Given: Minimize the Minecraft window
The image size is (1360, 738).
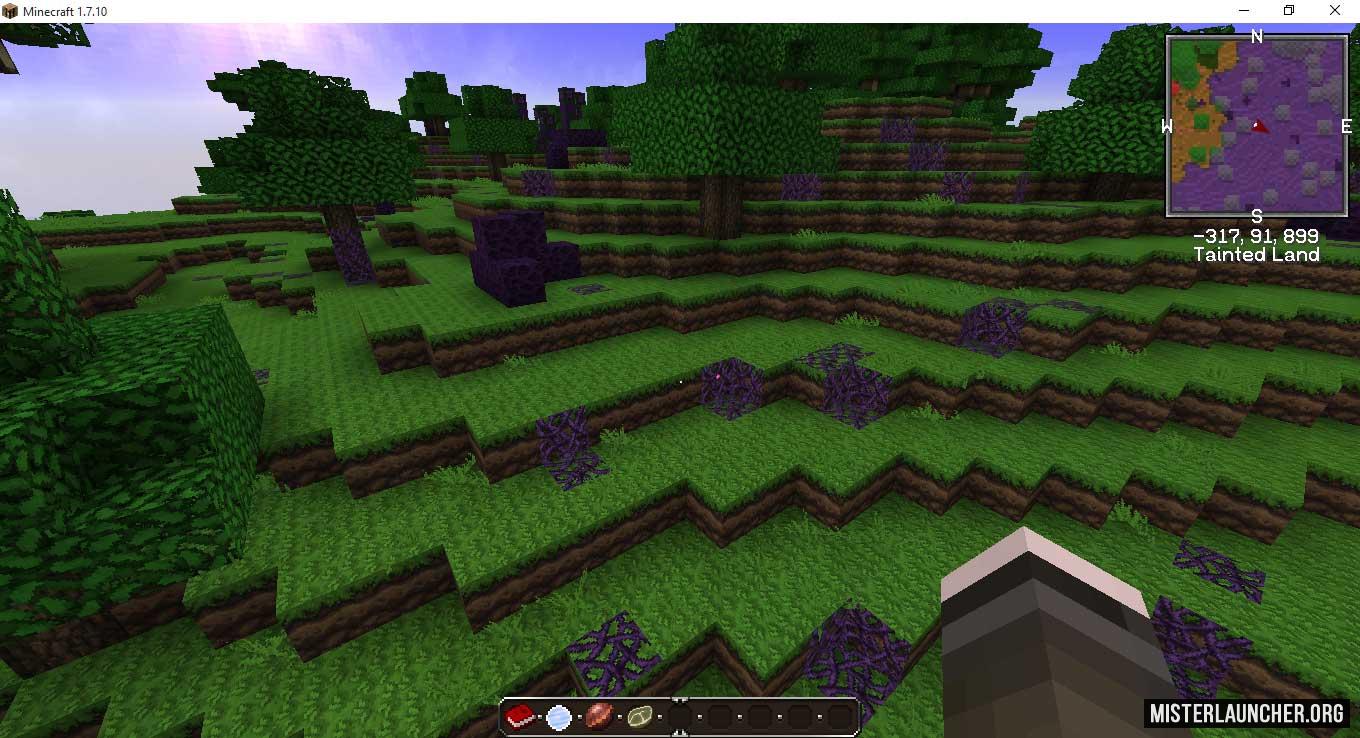Looking at the screenshot, I should pyautogui.click(x=1243, y=11).
